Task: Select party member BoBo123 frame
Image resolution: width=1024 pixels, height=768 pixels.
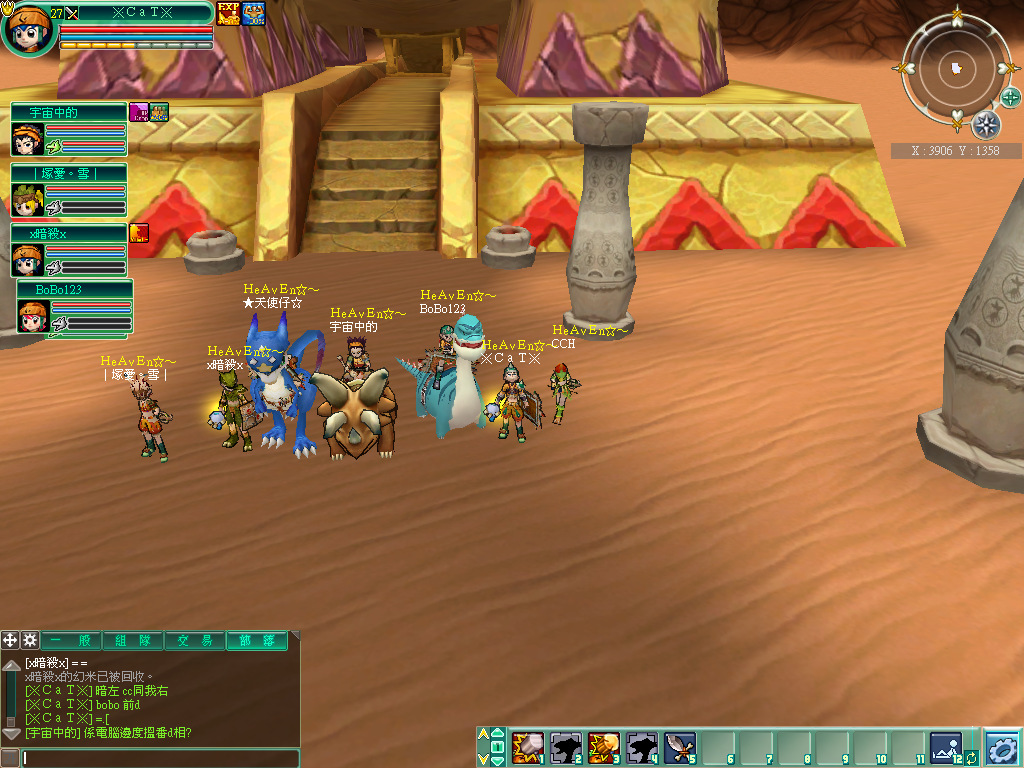Action: pyautogui.click(x=74, y=307)
